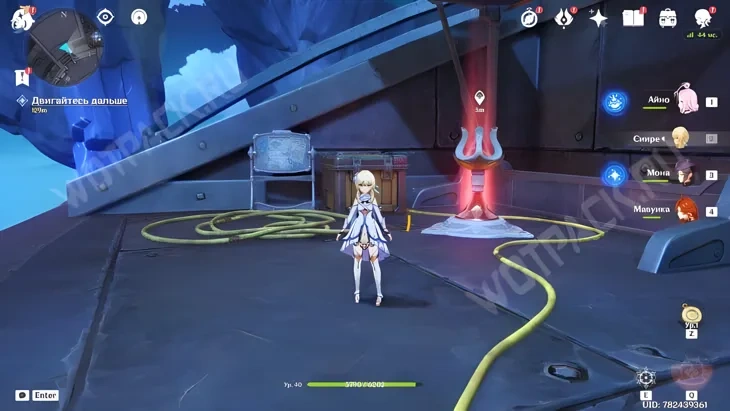Open the backpack inventory
Screen dimensions: 730x411
click(x=667, y=18)
